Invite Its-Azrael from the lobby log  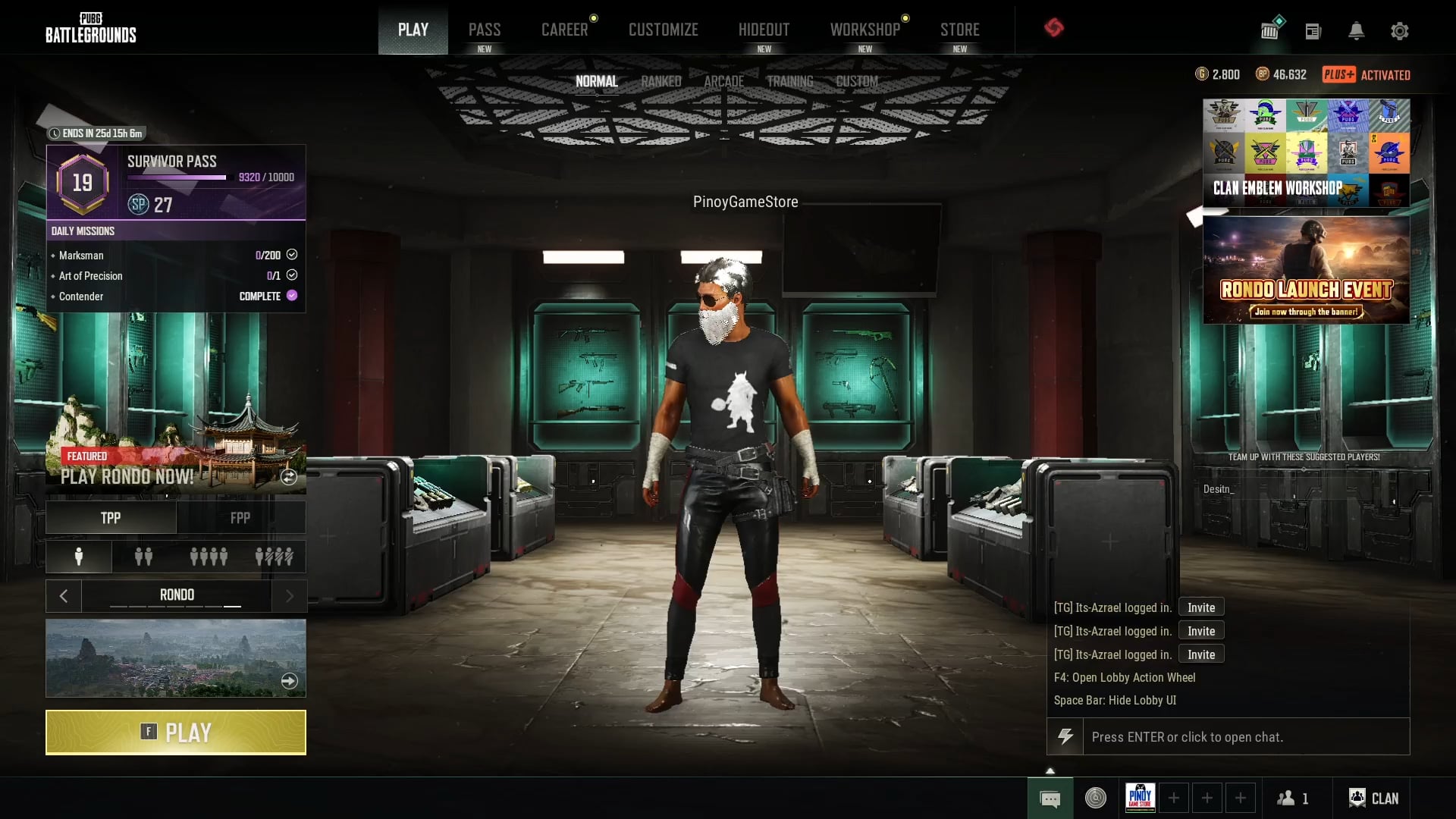[x=1200, y=607]
